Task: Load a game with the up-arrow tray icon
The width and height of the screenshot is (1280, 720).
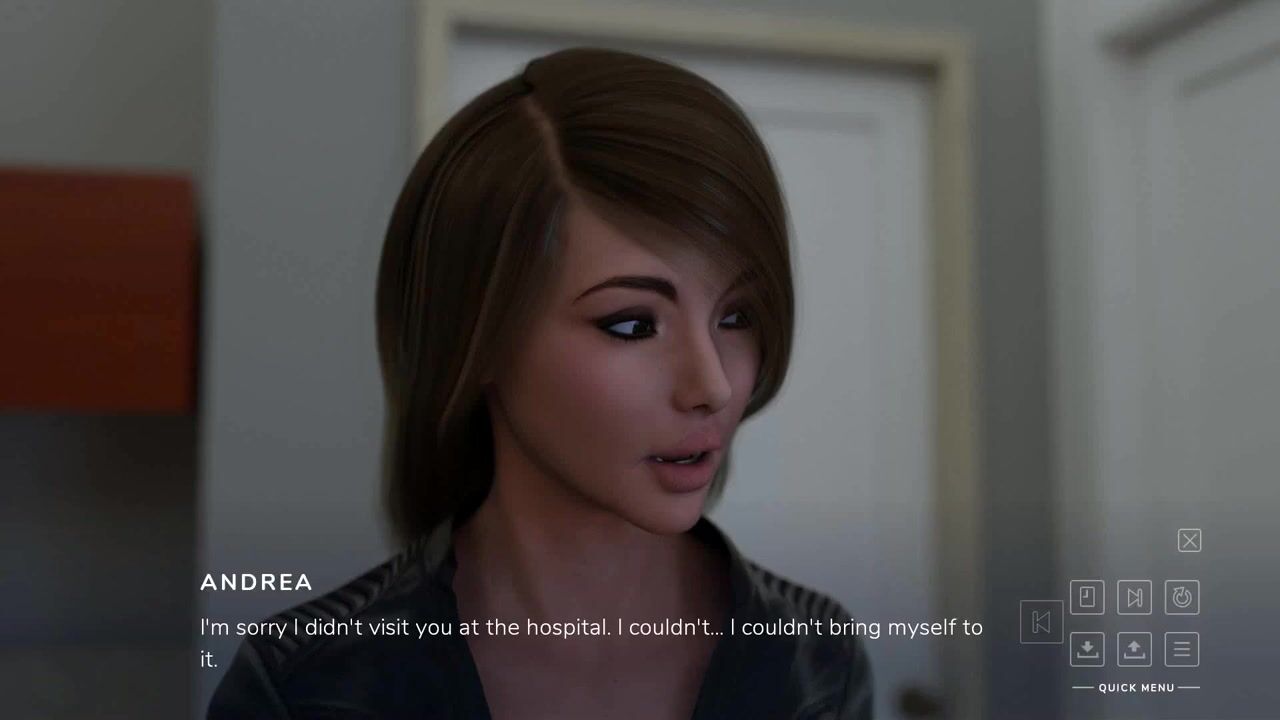Action: [1134, 650]
